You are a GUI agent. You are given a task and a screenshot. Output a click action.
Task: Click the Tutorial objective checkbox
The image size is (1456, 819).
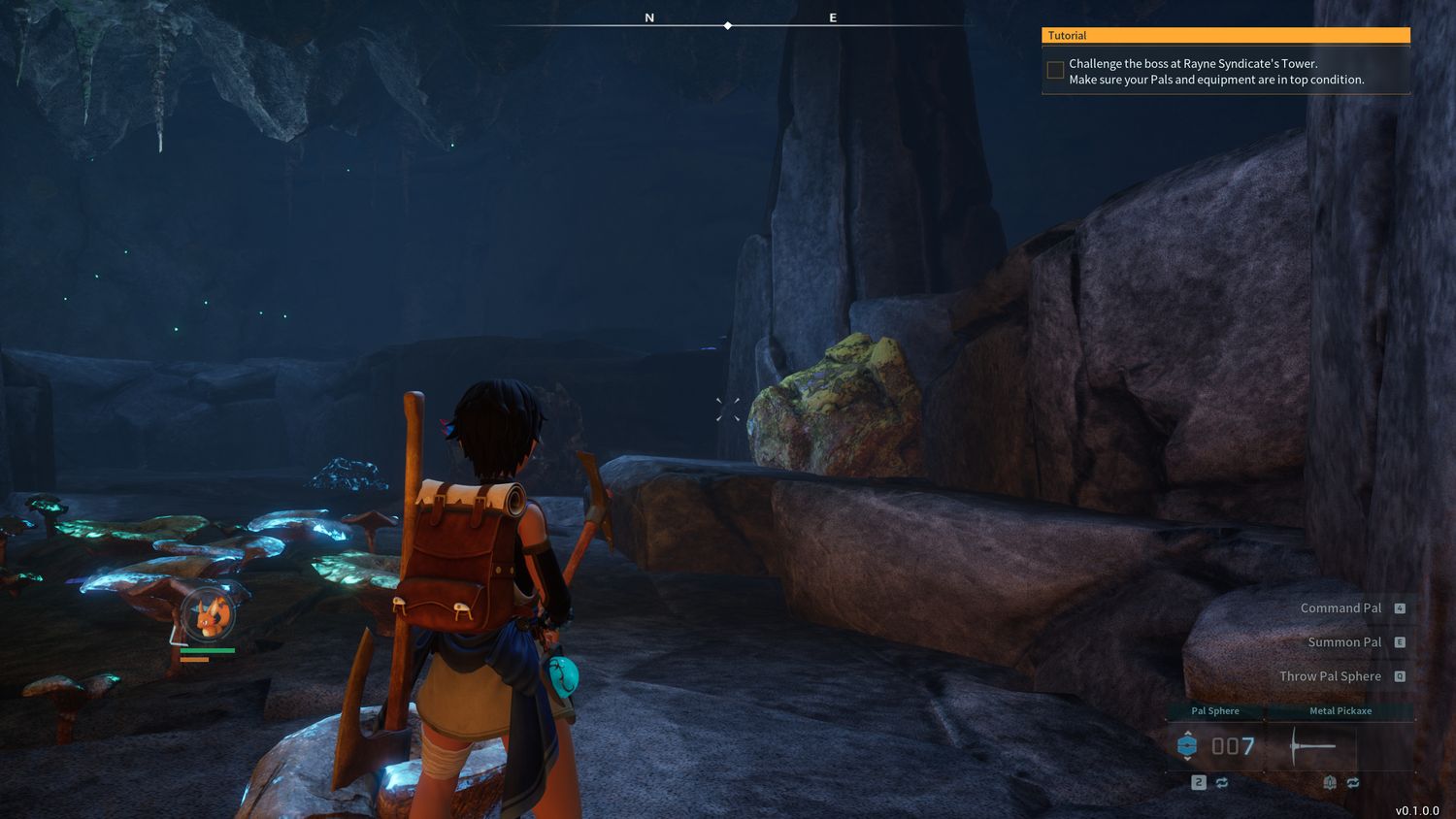tap(1055, 70)
